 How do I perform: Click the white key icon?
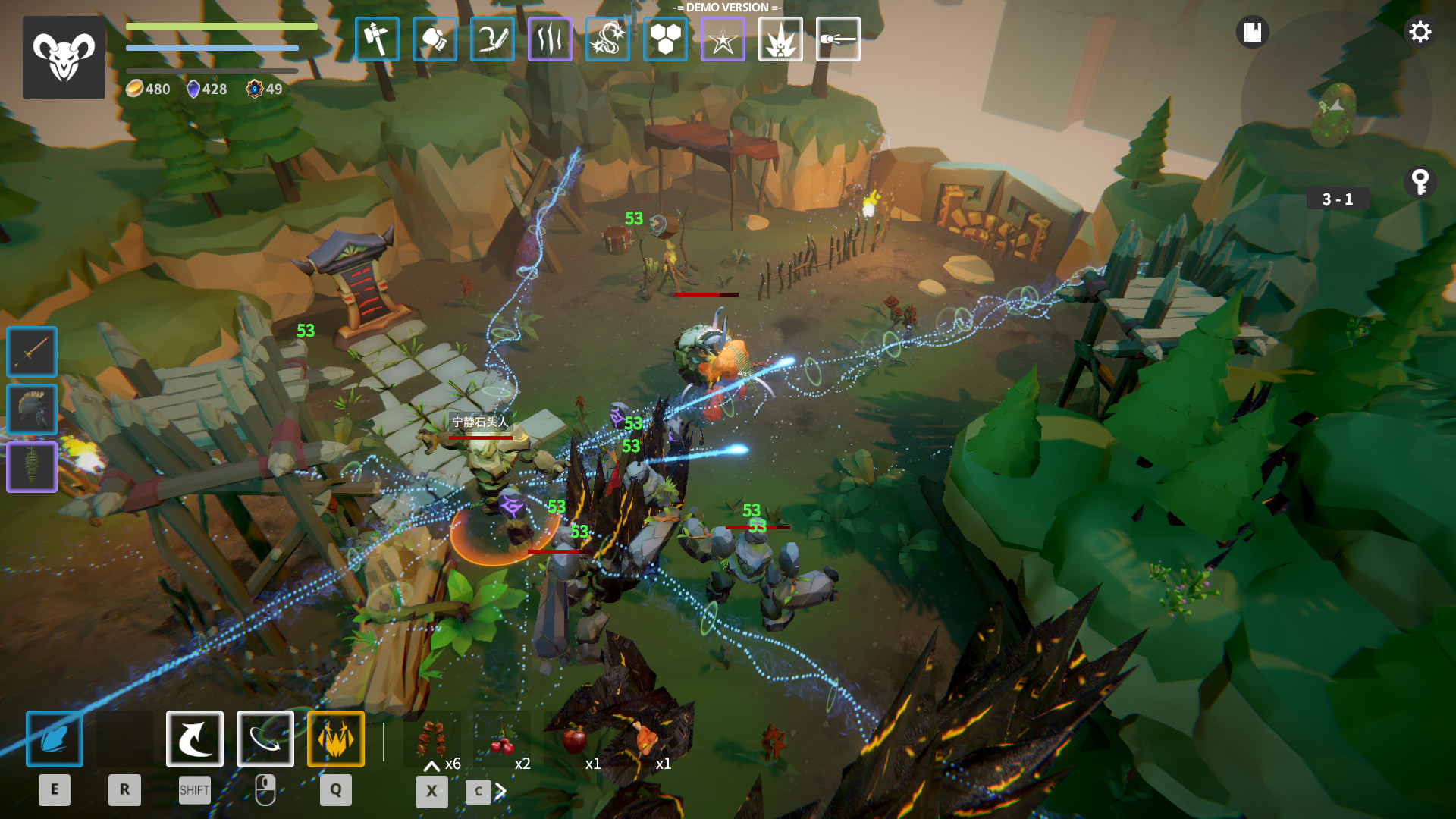point(1420,182)
